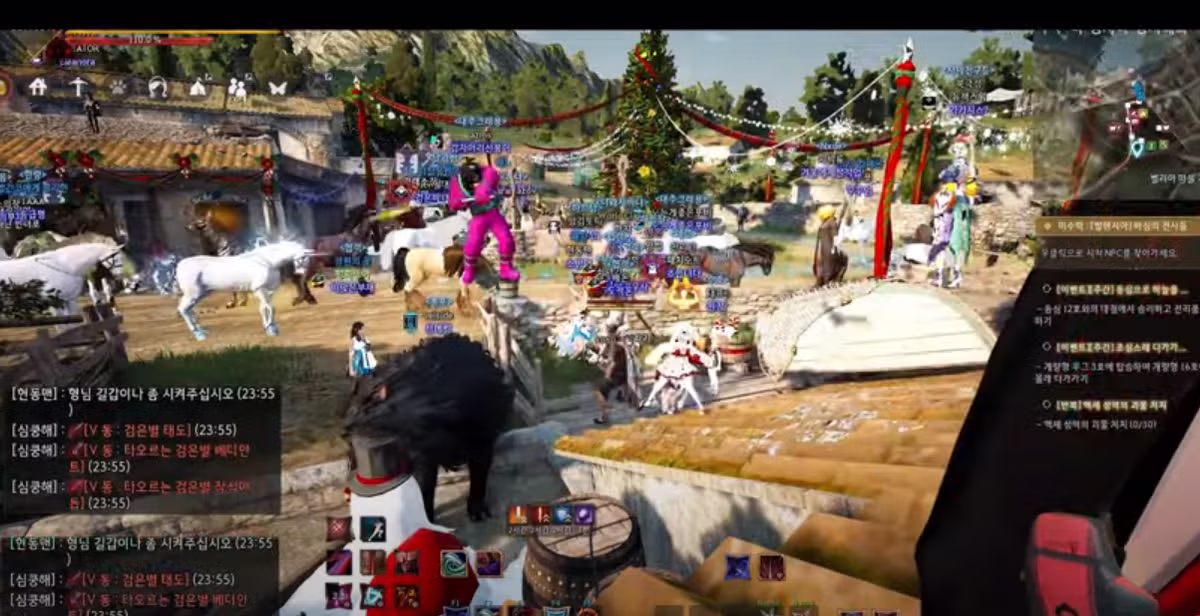Select the orange pillar buff icon

tap(519, 514)
